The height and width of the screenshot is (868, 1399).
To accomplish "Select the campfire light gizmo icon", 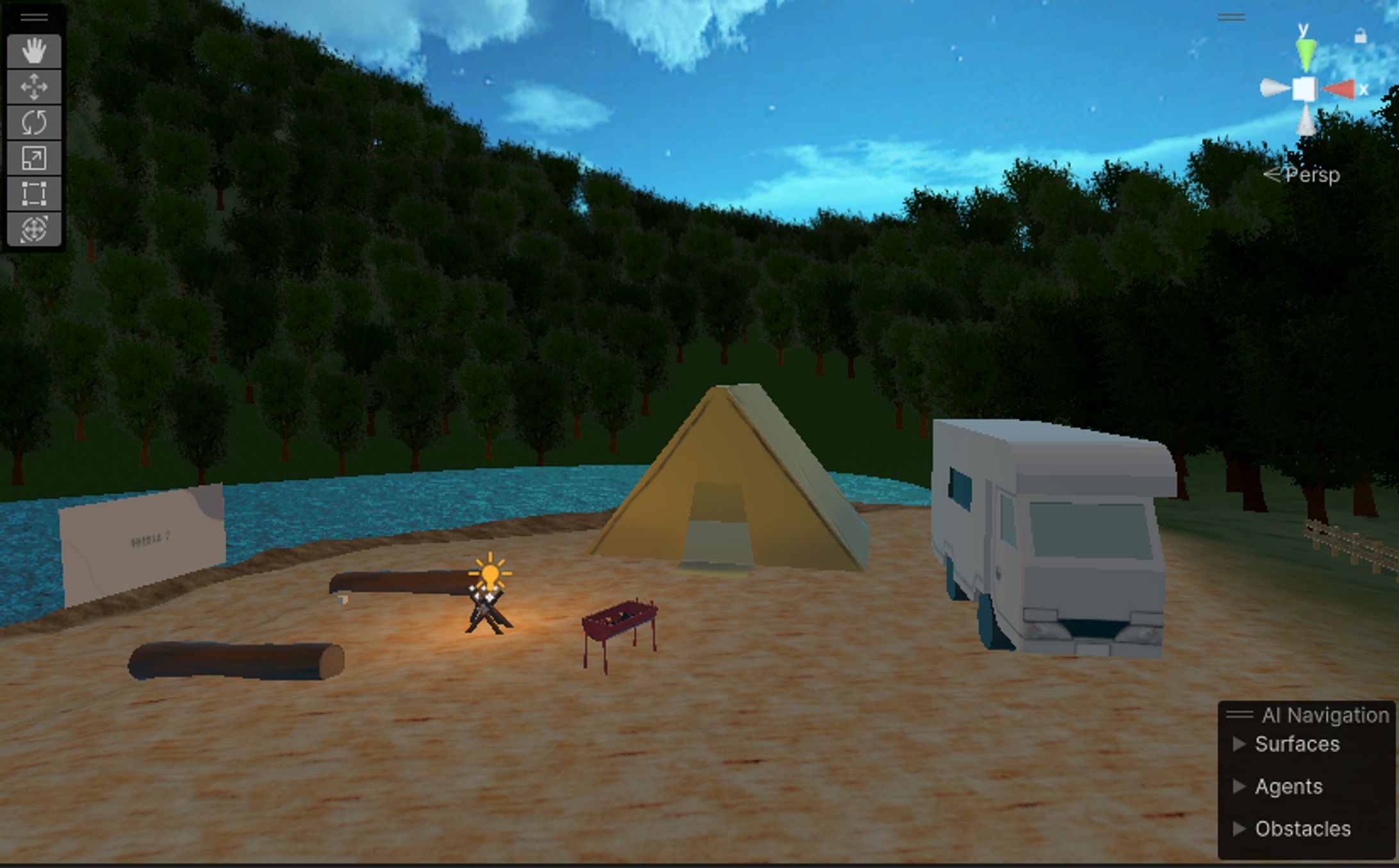I will point(490,573).
